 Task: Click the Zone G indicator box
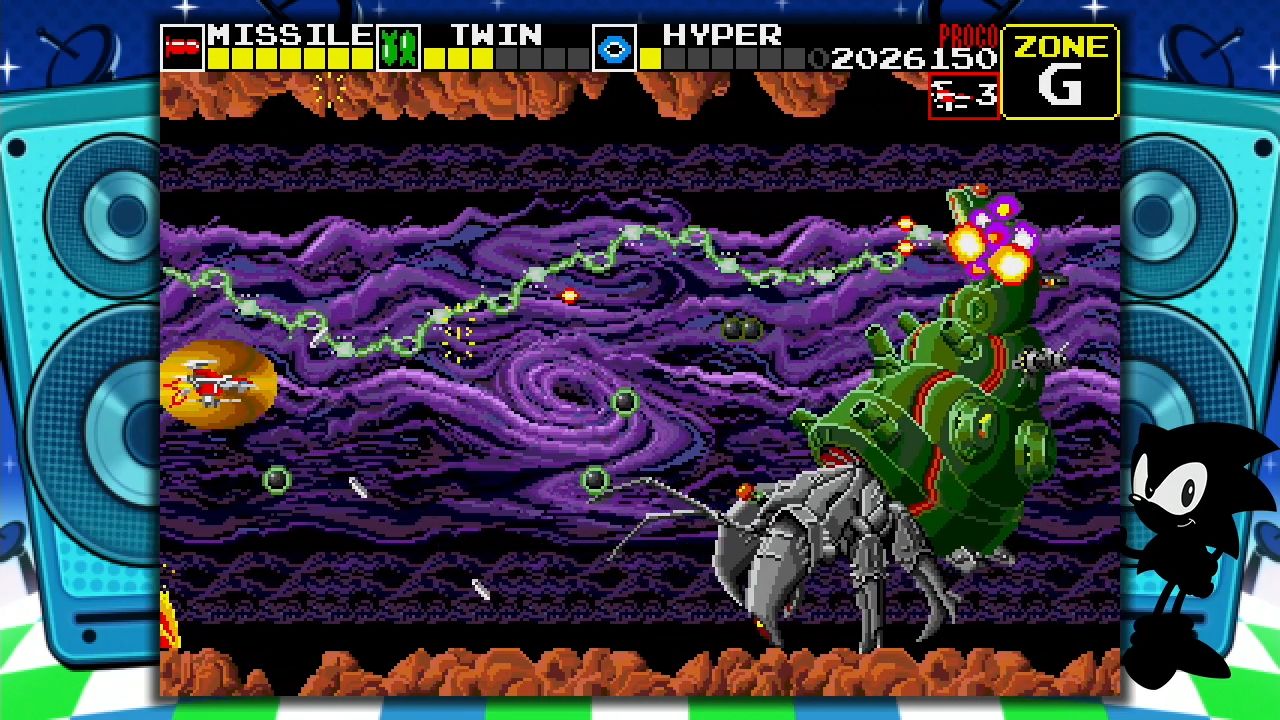(1060, 72)
